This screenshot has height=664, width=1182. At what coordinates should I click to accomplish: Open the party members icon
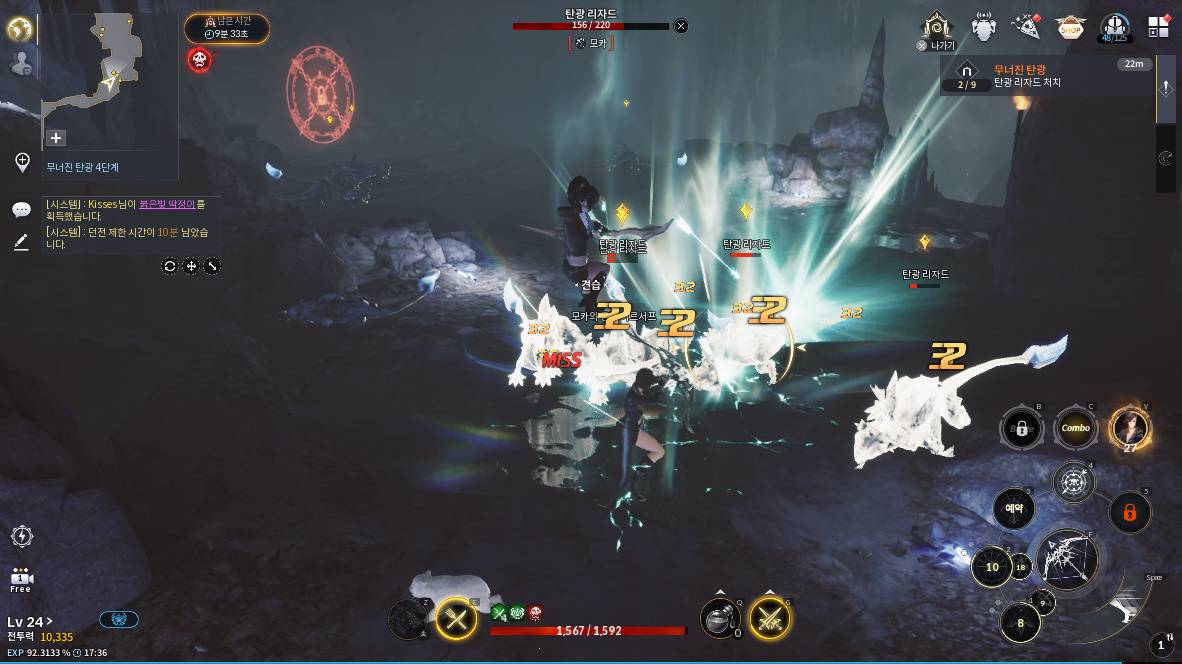click(x=20, y=63)
